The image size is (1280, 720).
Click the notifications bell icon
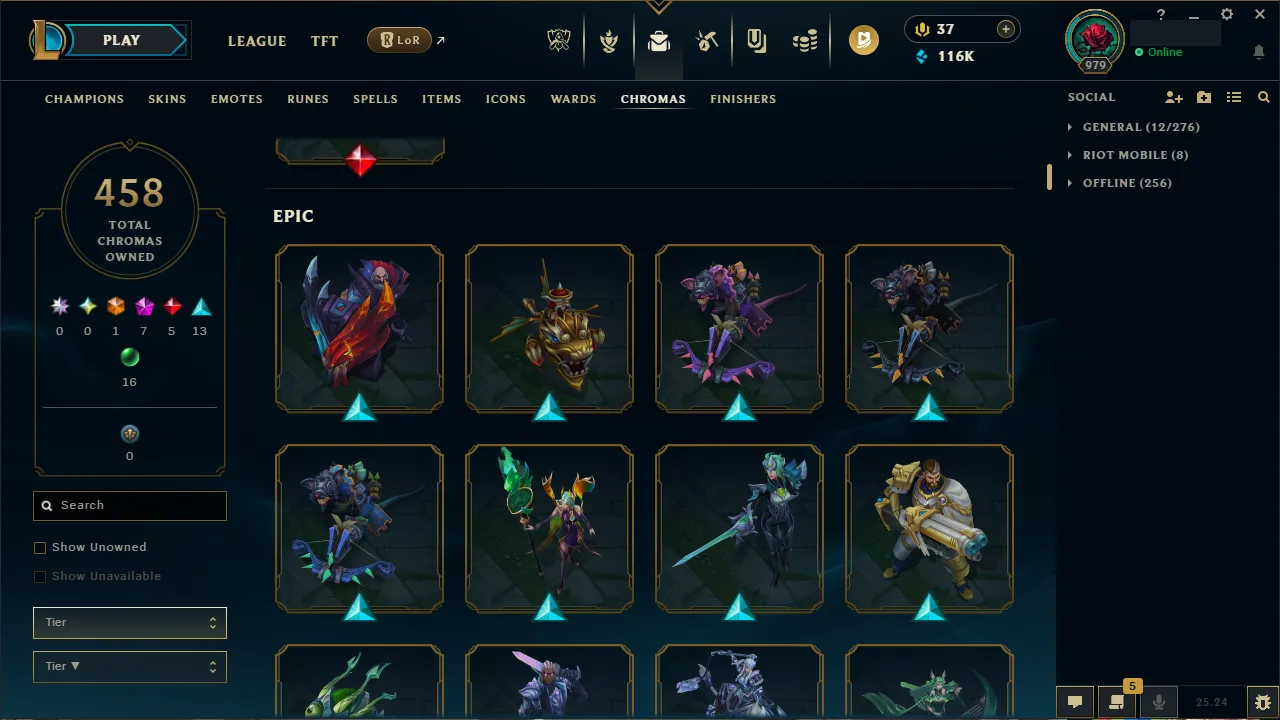1258,51
